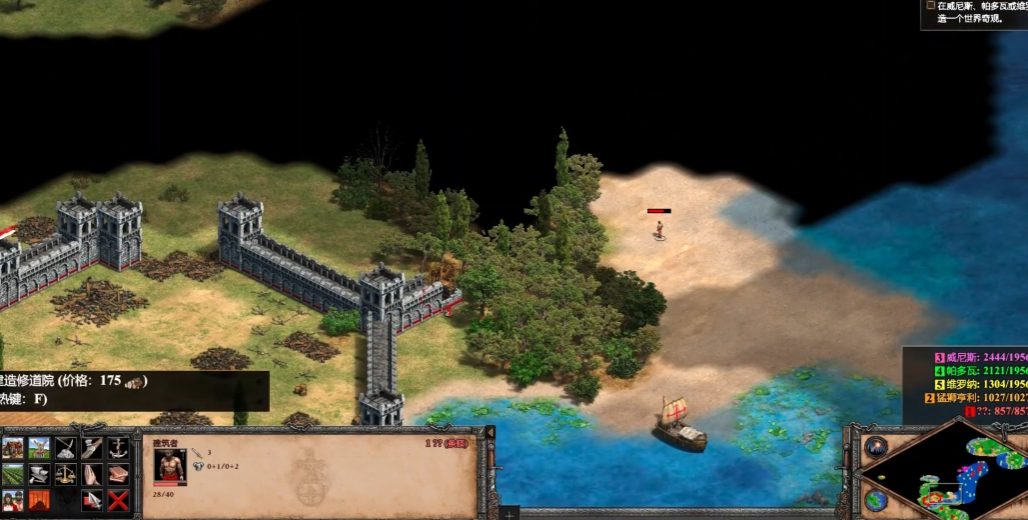This screenshot has height=520, width=1028.
Task: Switch to the next building page arrow
Action: click(92, 499)
